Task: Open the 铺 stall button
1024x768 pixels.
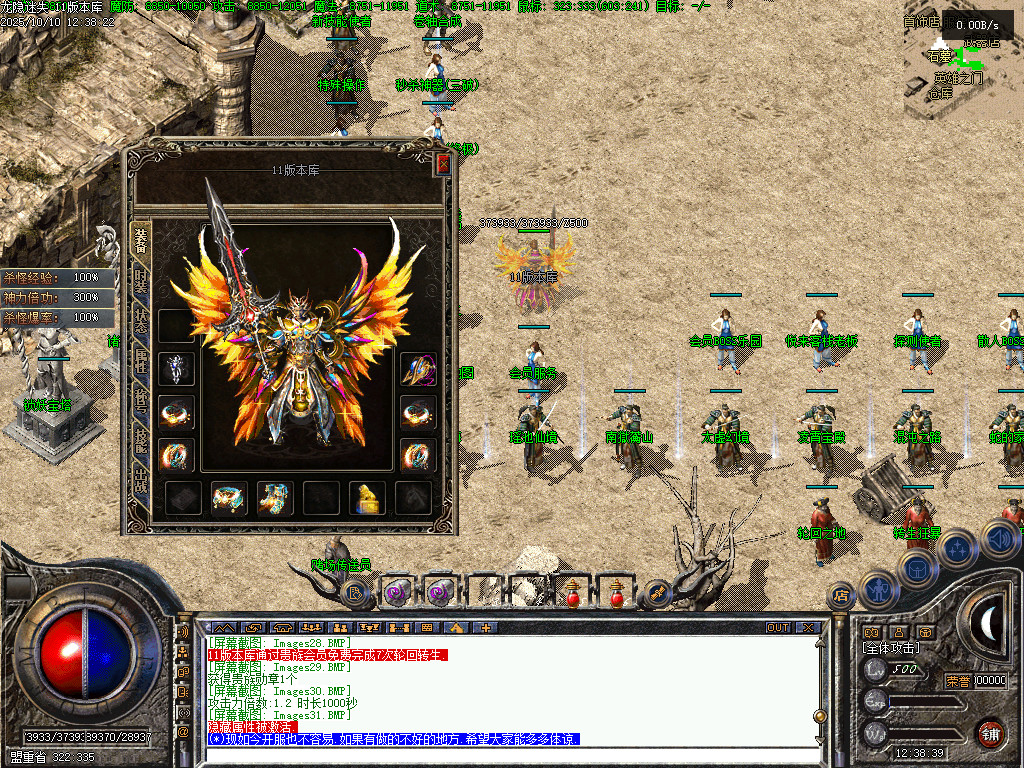Action: [990, 733]
